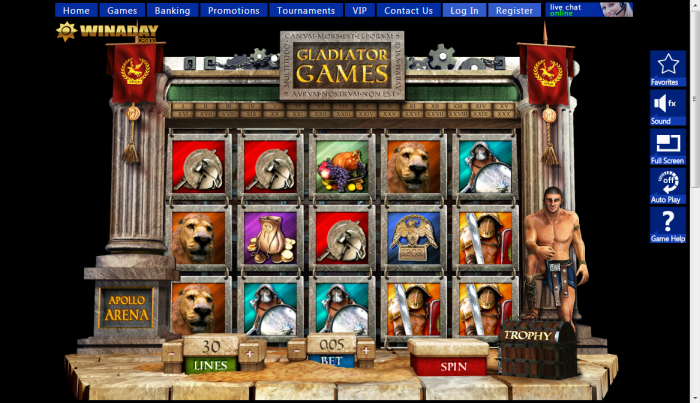Select Contact Us in the navigation
Image resolution: width=700 pixels, height=403 pixels.
408,11
